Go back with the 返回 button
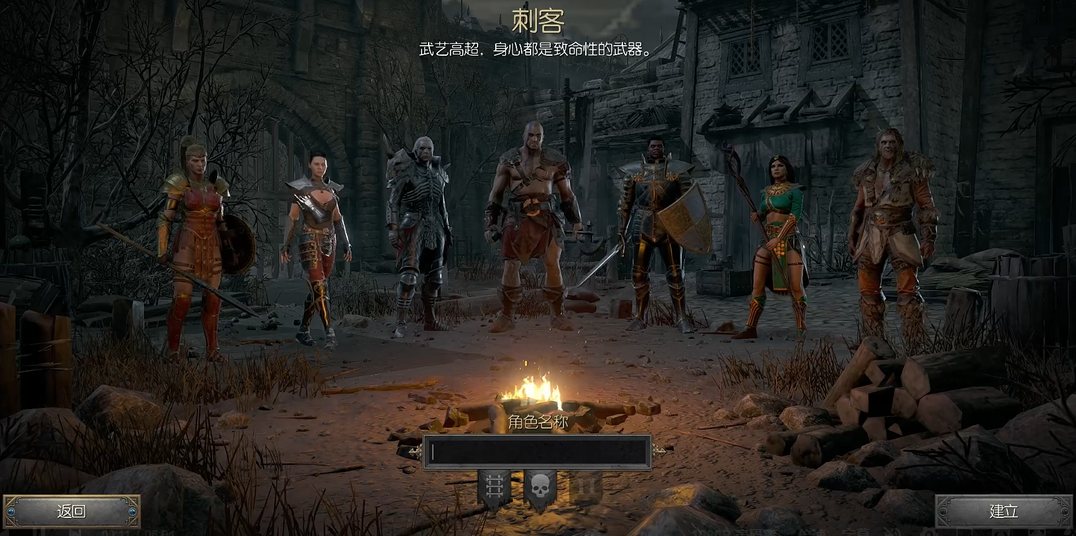This screenshot has width=1076, height=536. point(71,511)
